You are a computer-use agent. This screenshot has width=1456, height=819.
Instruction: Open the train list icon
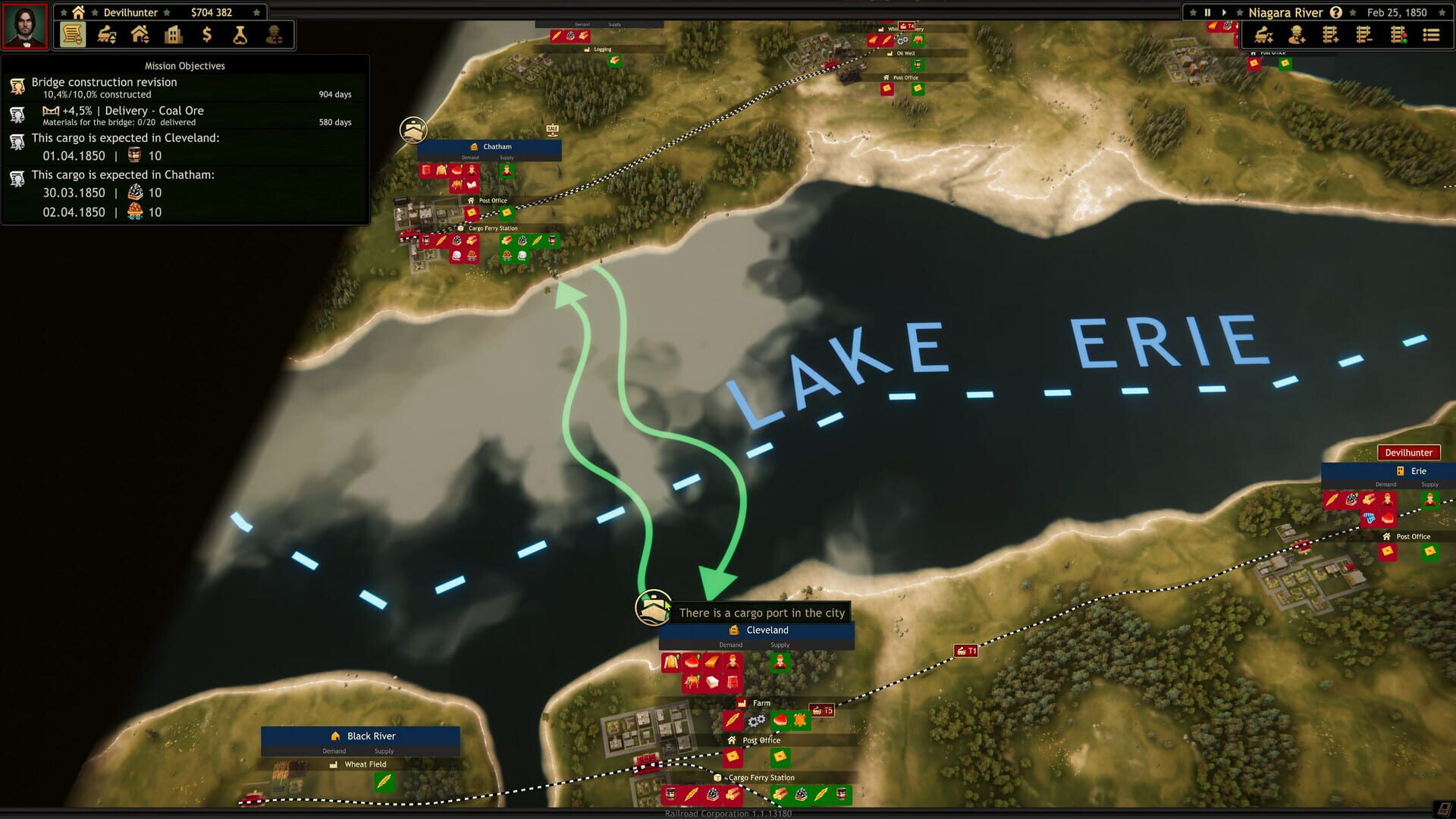click(1430, 35)
